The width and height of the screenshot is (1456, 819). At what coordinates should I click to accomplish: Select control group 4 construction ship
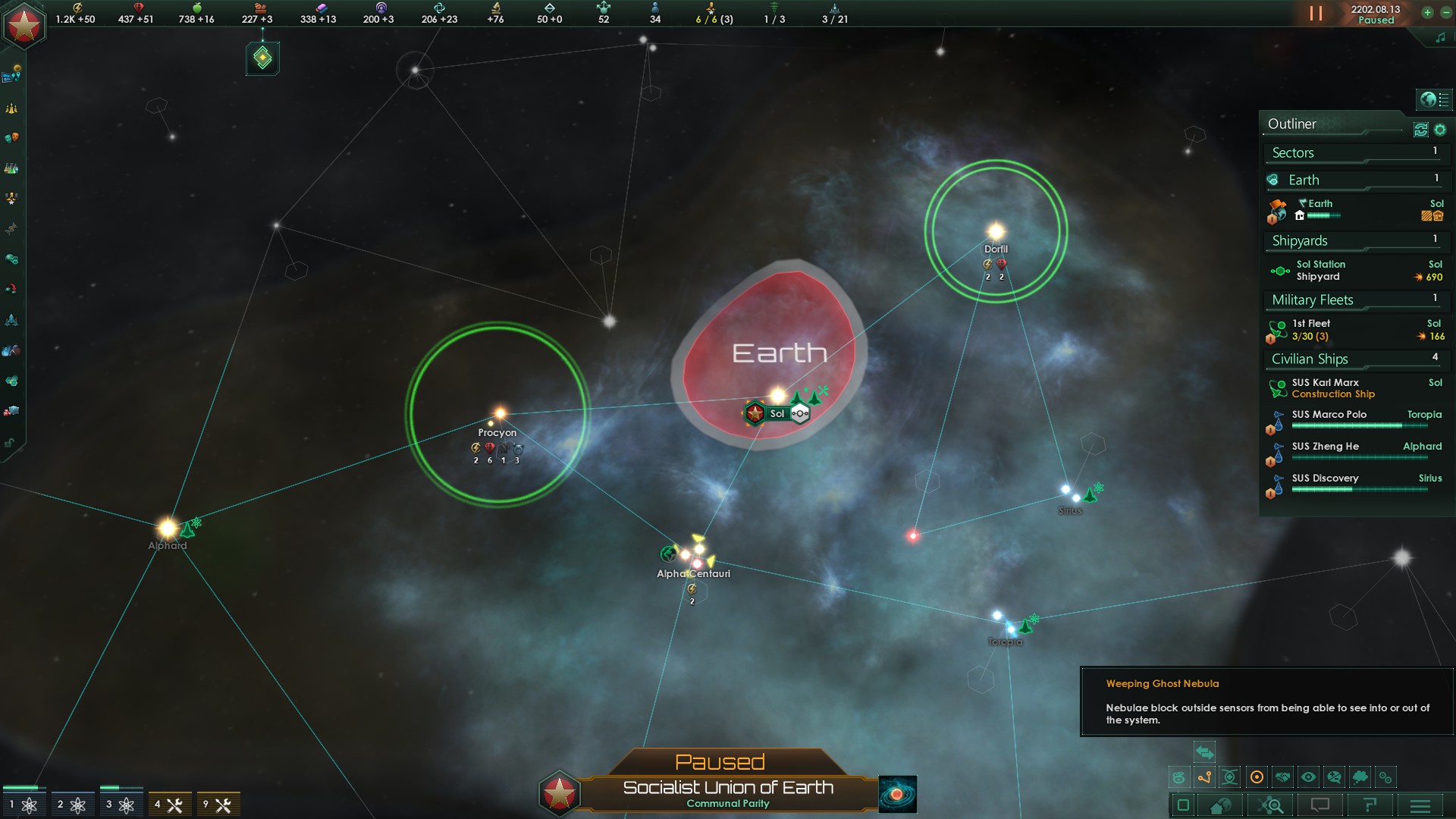pyautogui.click(x=169, y=805)
